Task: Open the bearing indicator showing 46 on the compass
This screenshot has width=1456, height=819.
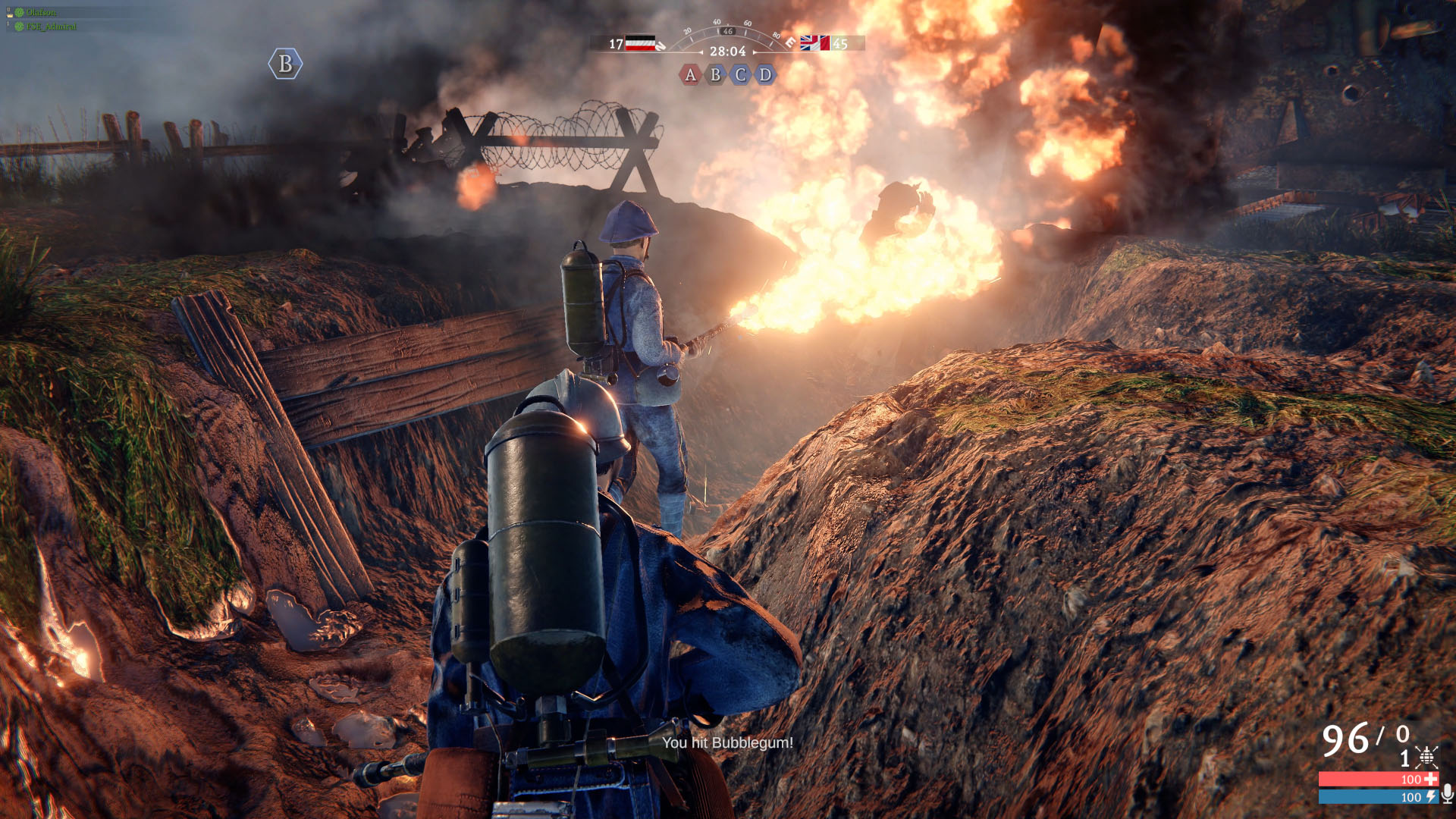Action: [728, 31]
